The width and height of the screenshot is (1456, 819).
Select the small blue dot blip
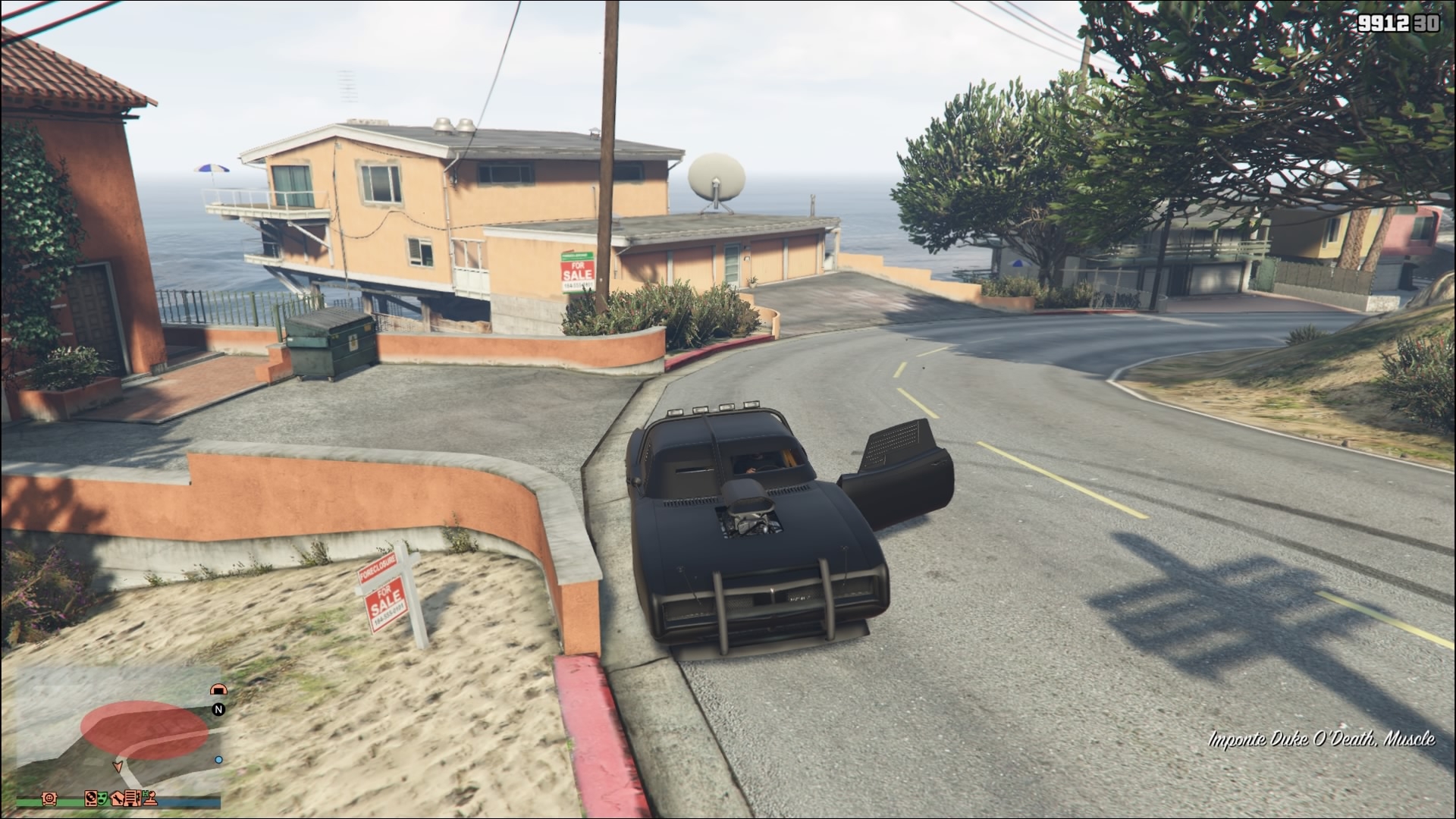(x=218, y=760)
